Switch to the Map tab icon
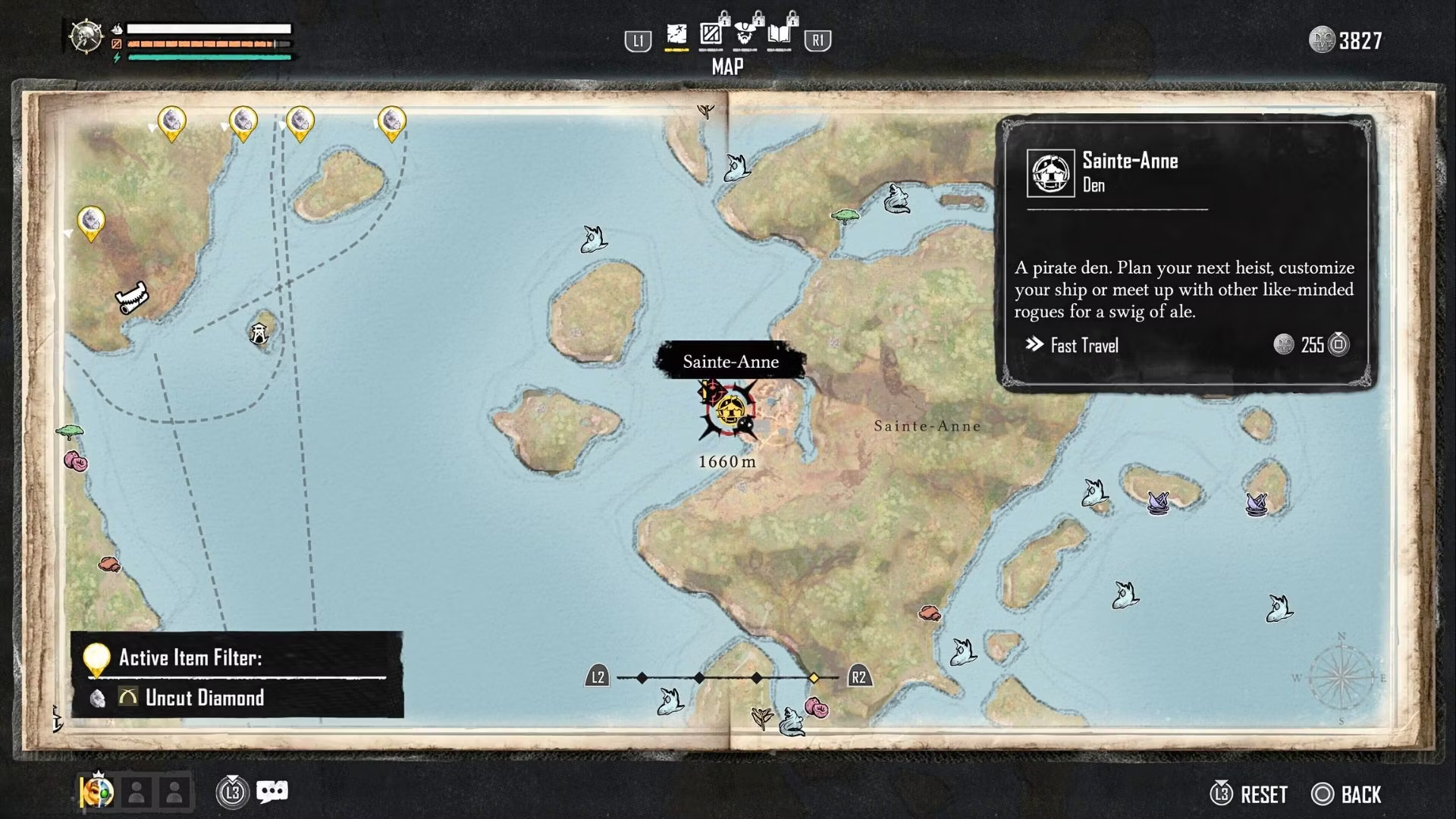Screen dimensions: 1456x819 [676, 34]
